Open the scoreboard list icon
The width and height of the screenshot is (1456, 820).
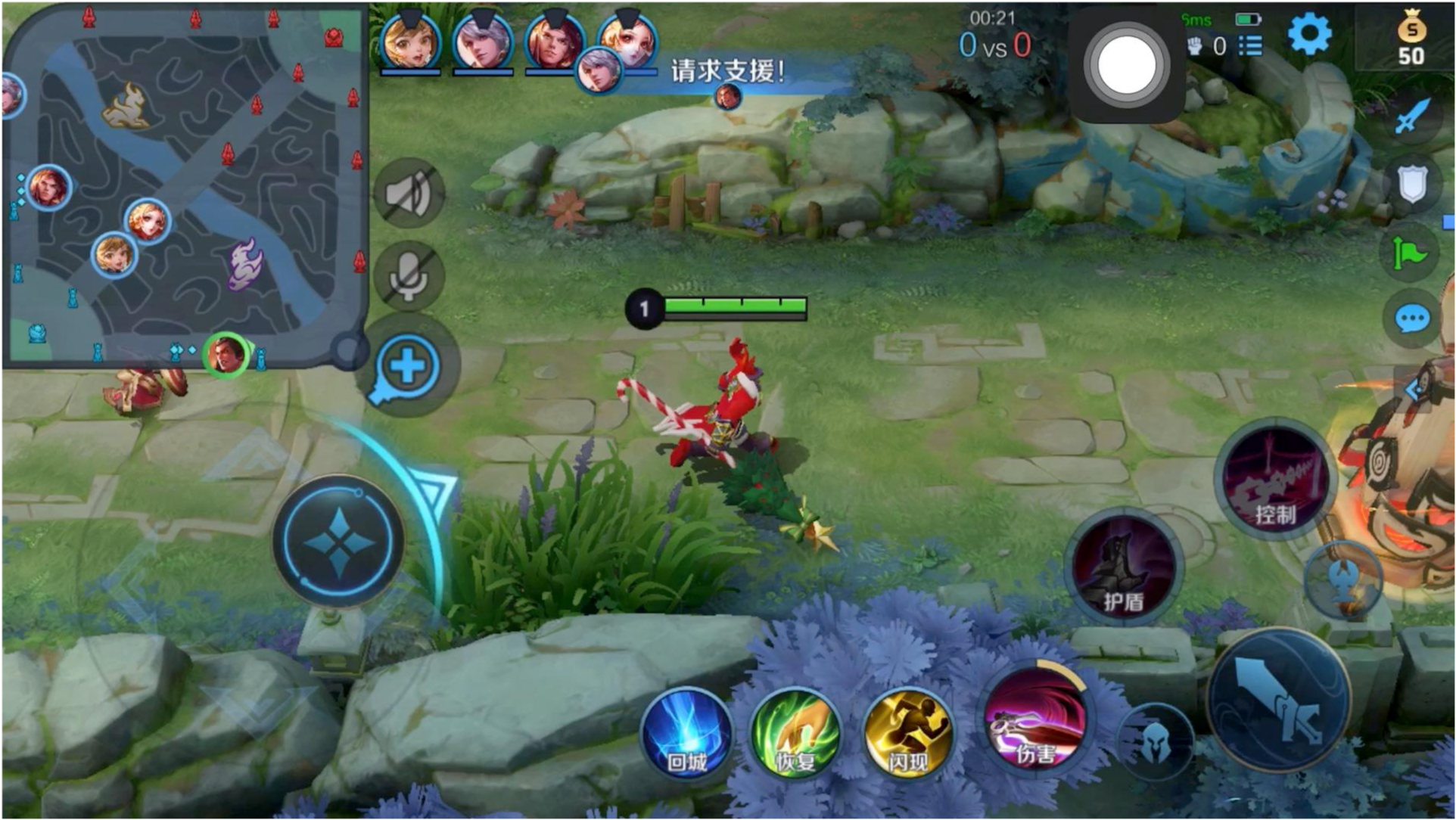1250,46
